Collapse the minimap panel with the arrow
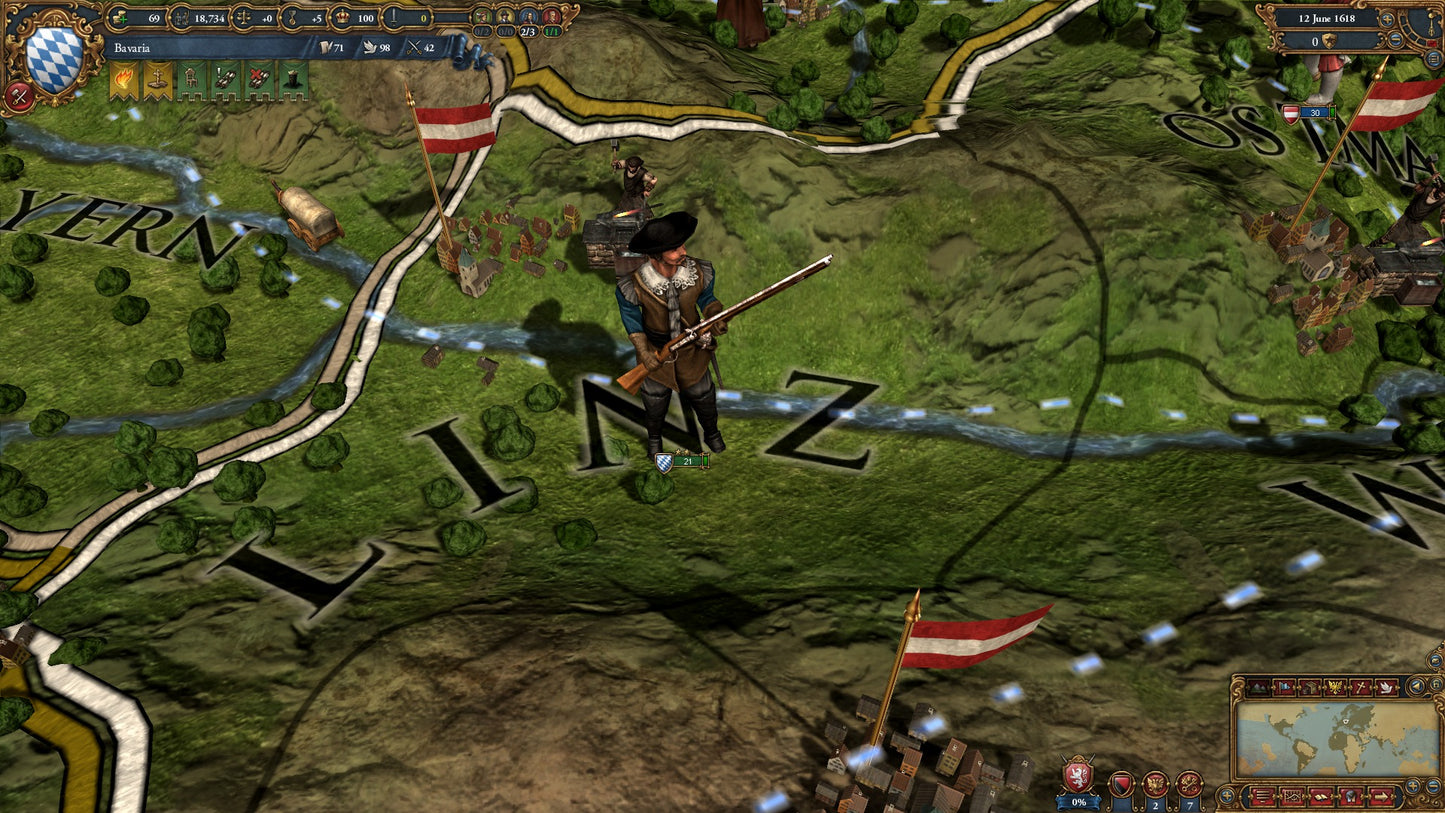 (x=1416, y=684)
